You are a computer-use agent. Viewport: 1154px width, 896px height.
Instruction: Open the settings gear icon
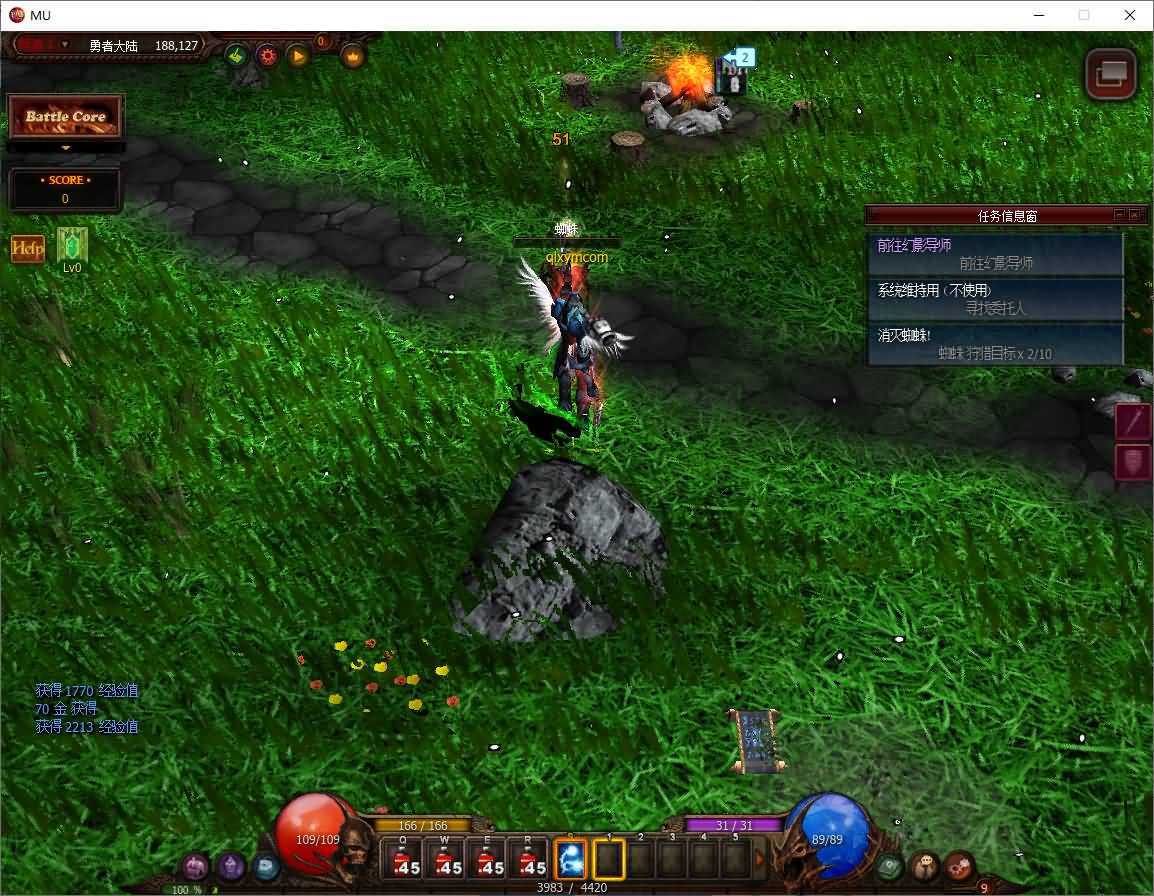[267, 56]
